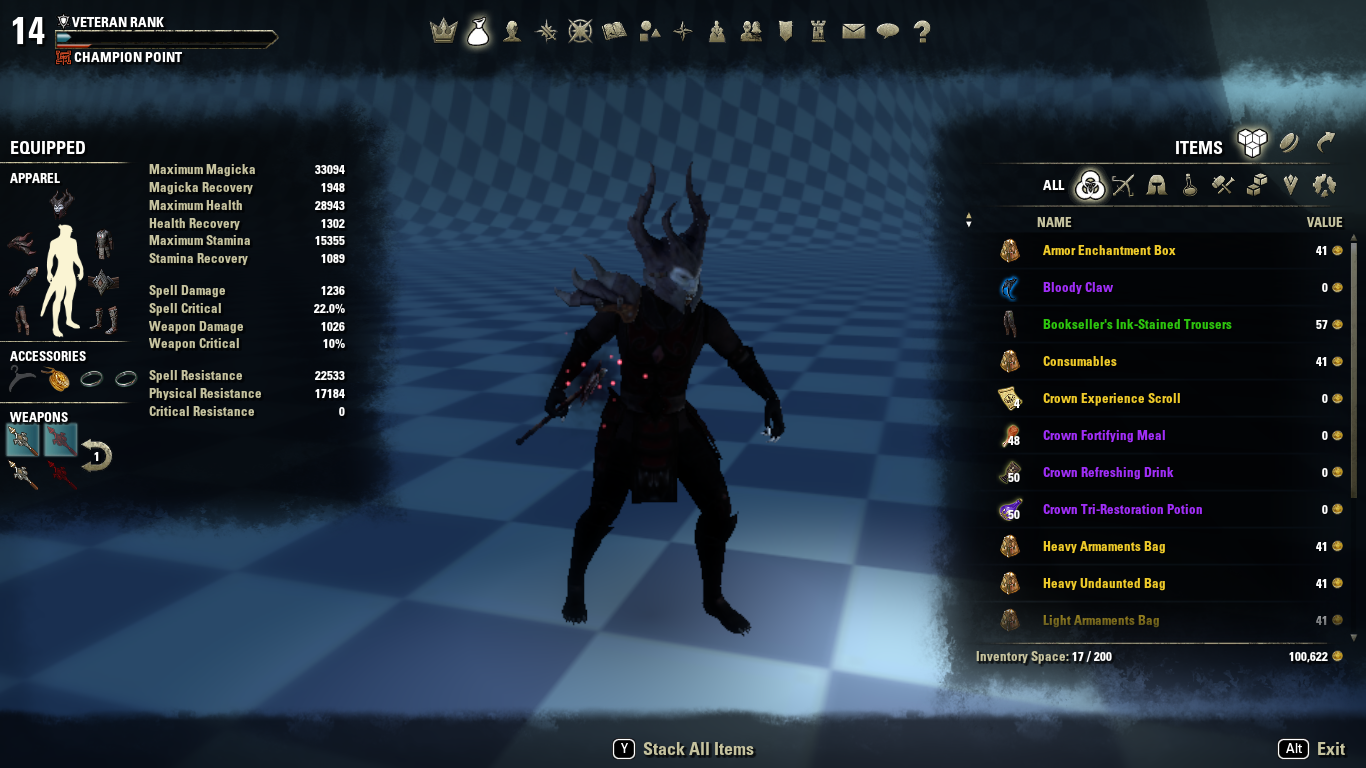This screenshot has height=768, width=1366.
Task: Select the Group icon showing two figures
Action: pyautogui.click(x=750, y=31)
